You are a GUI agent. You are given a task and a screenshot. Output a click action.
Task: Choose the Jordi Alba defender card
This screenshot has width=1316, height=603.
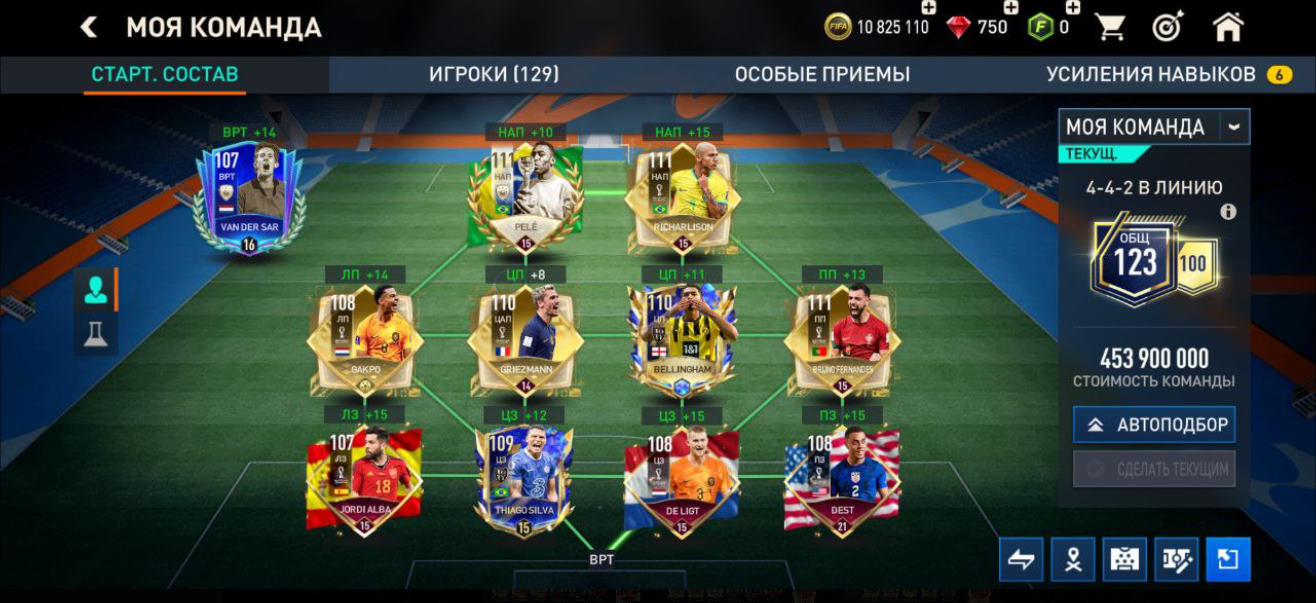tap(364, 482)
